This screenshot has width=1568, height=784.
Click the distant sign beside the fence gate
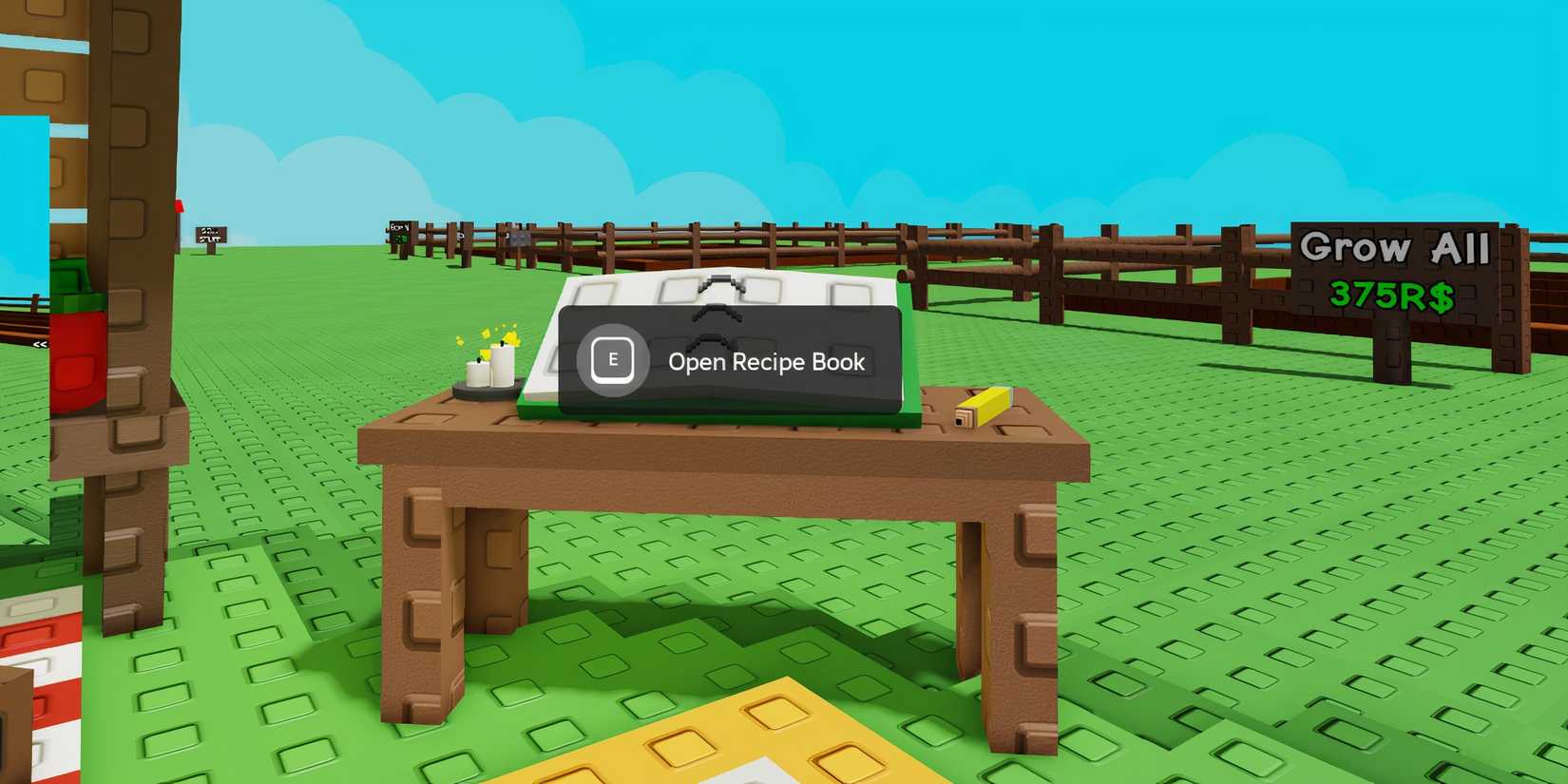pyautogui.click(x=518, y=238)
